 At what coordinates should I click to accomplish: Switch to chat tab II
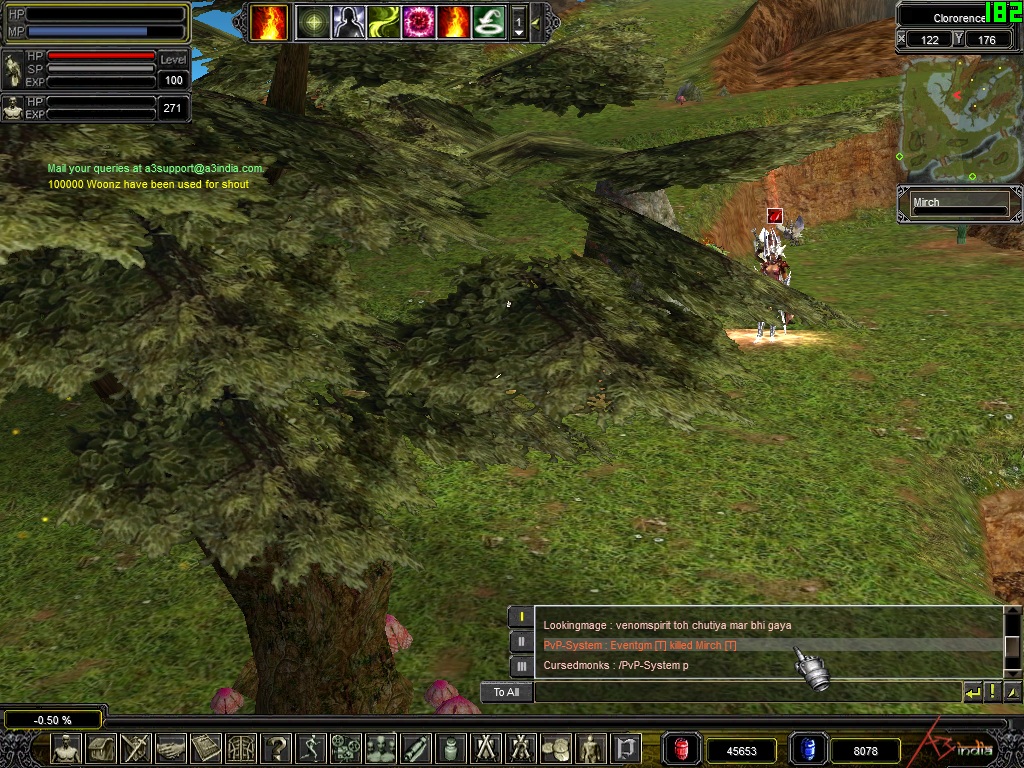(x=521, y=641)
